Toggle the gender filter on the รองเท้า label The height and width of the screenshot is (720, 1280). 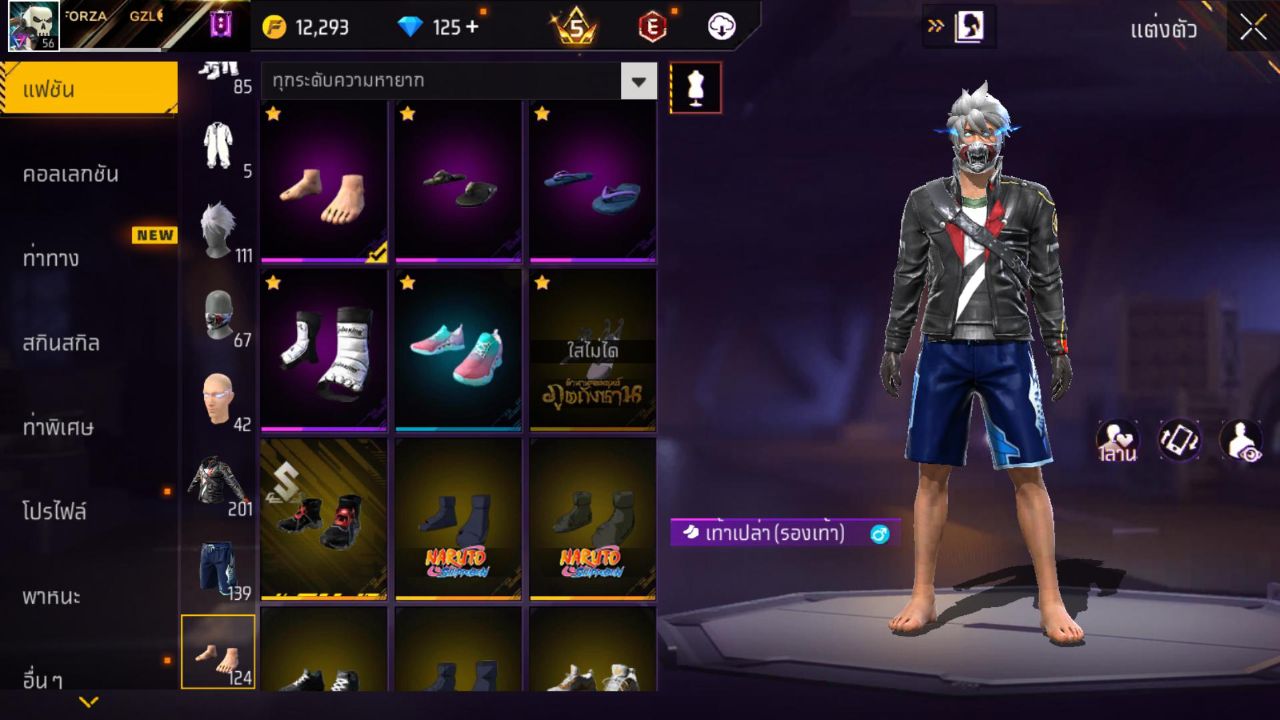tap(877, 534)
